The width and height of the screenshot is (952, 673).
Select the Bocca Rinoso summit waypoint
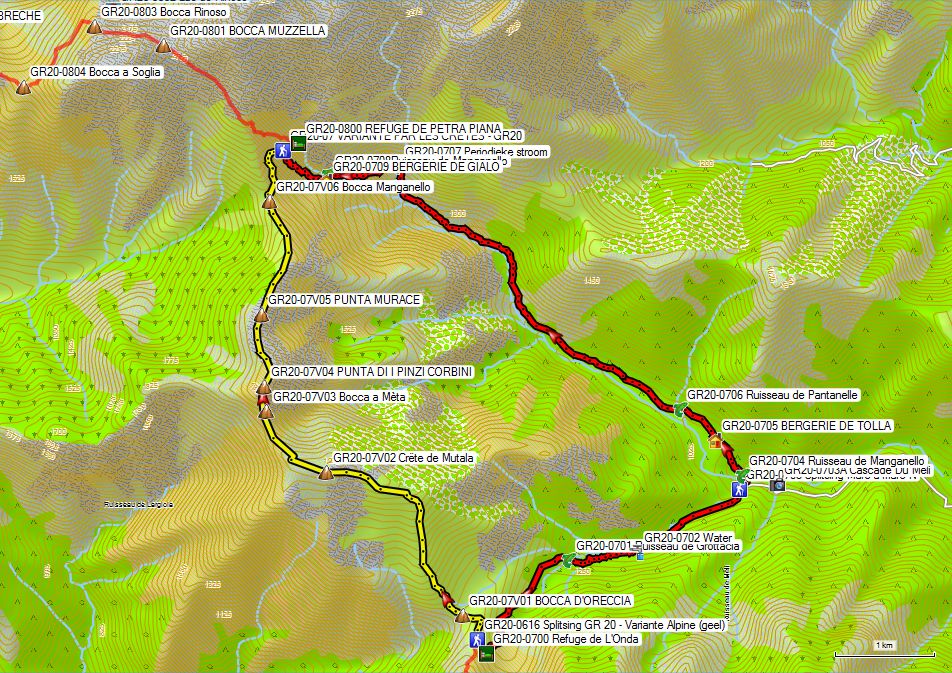[95, 27]
